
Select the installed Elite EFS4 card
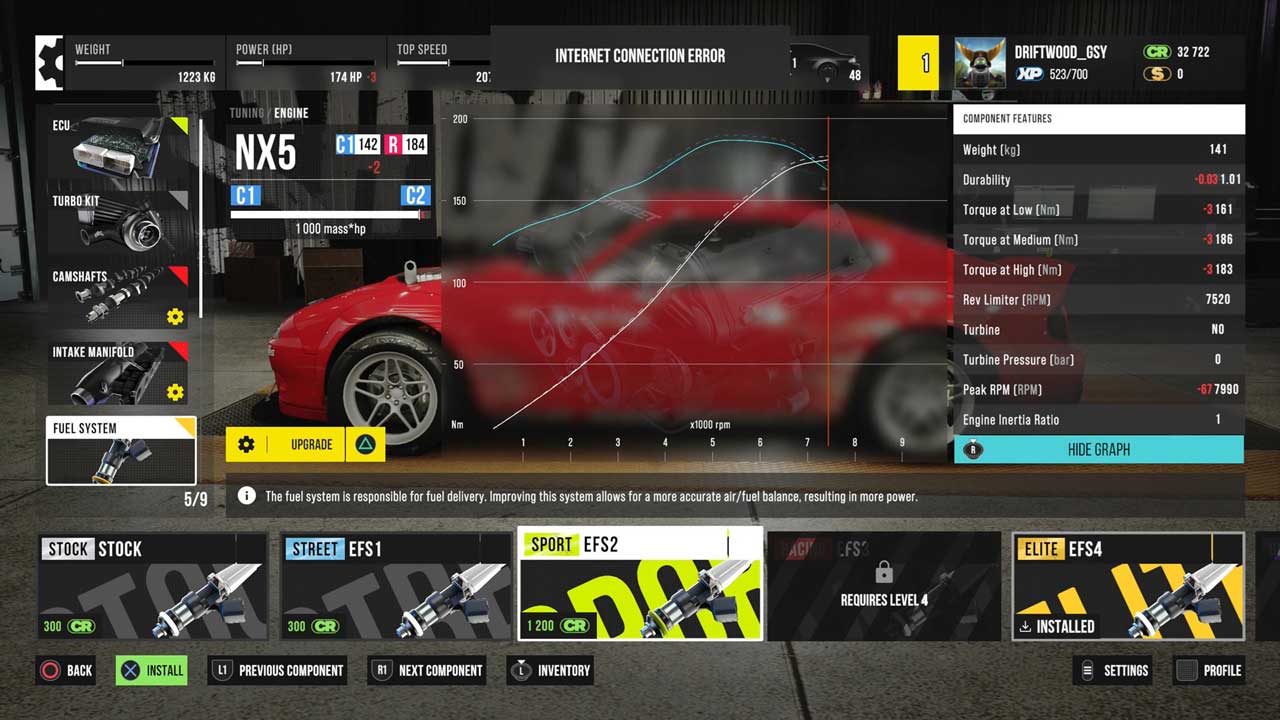pyautogui.click(x=1128, y=586)
